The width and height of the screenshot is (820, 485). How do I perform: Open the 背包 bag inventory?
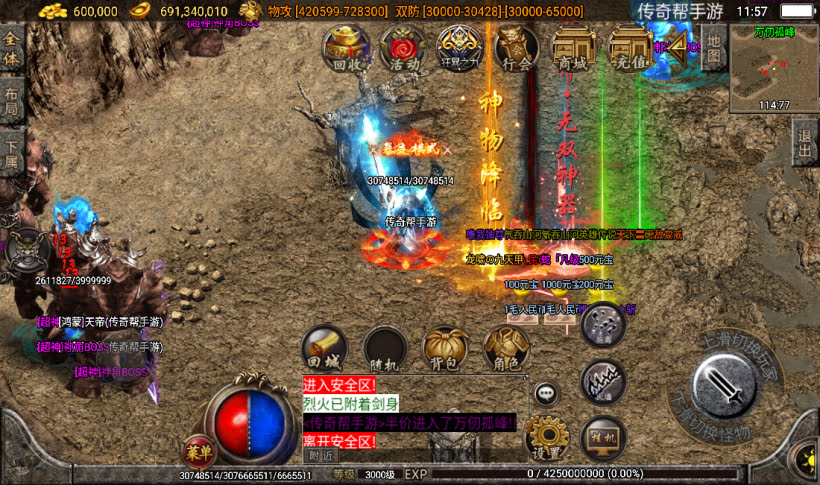(x=444, y=347)
